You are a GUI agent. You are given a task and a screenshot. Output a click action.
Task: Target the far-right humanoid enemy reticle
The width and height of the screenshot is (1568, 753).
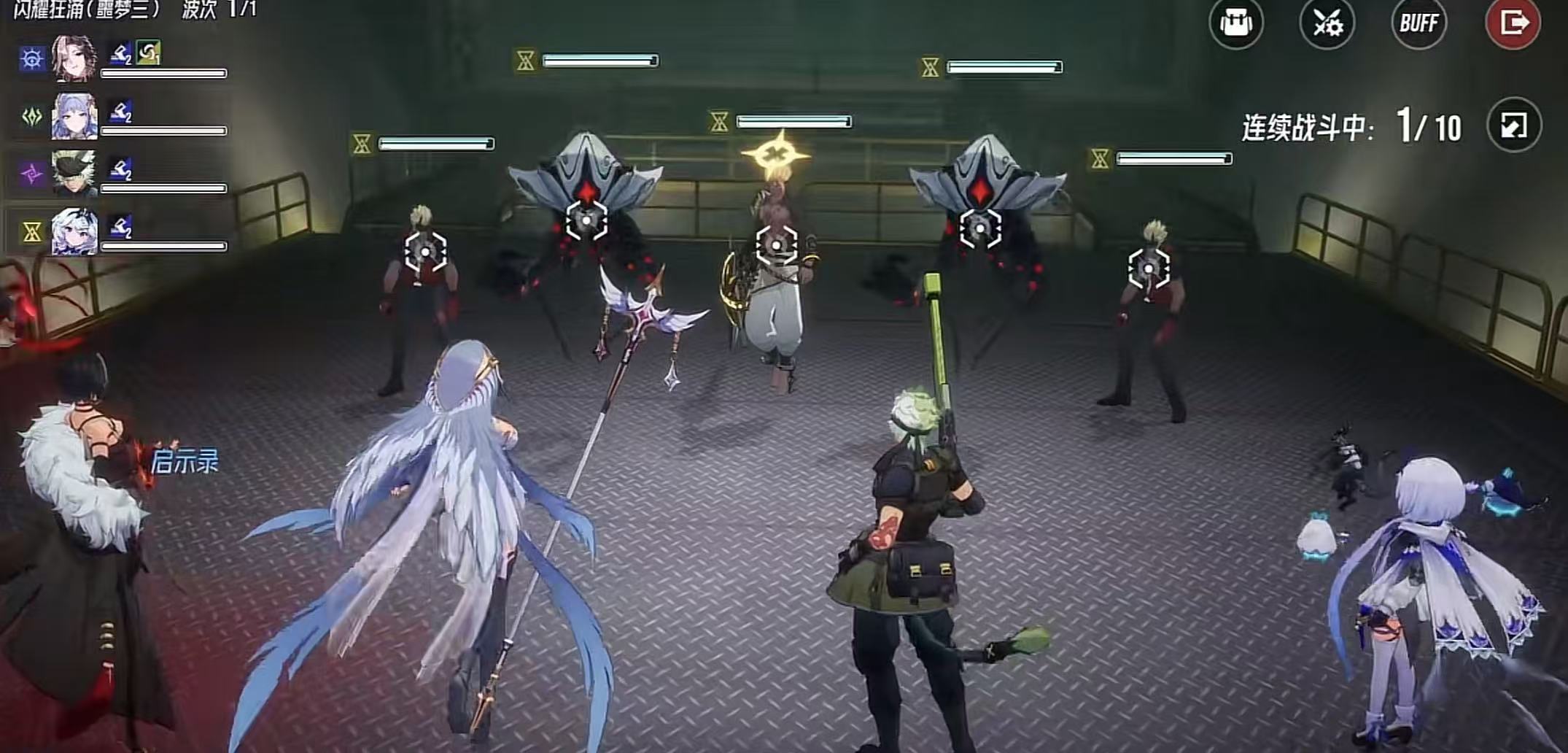pyautogui.click(x=1148, y=269)
